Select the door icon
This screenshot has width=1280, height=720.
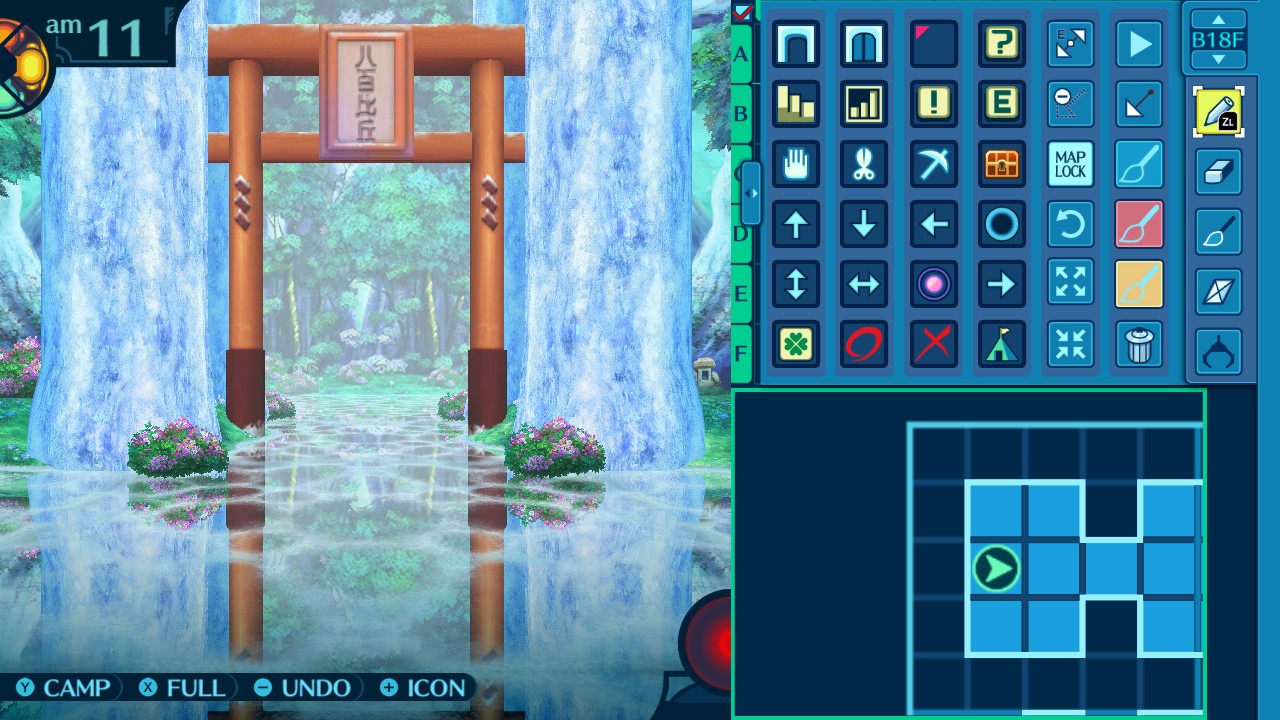pos(864,44)
